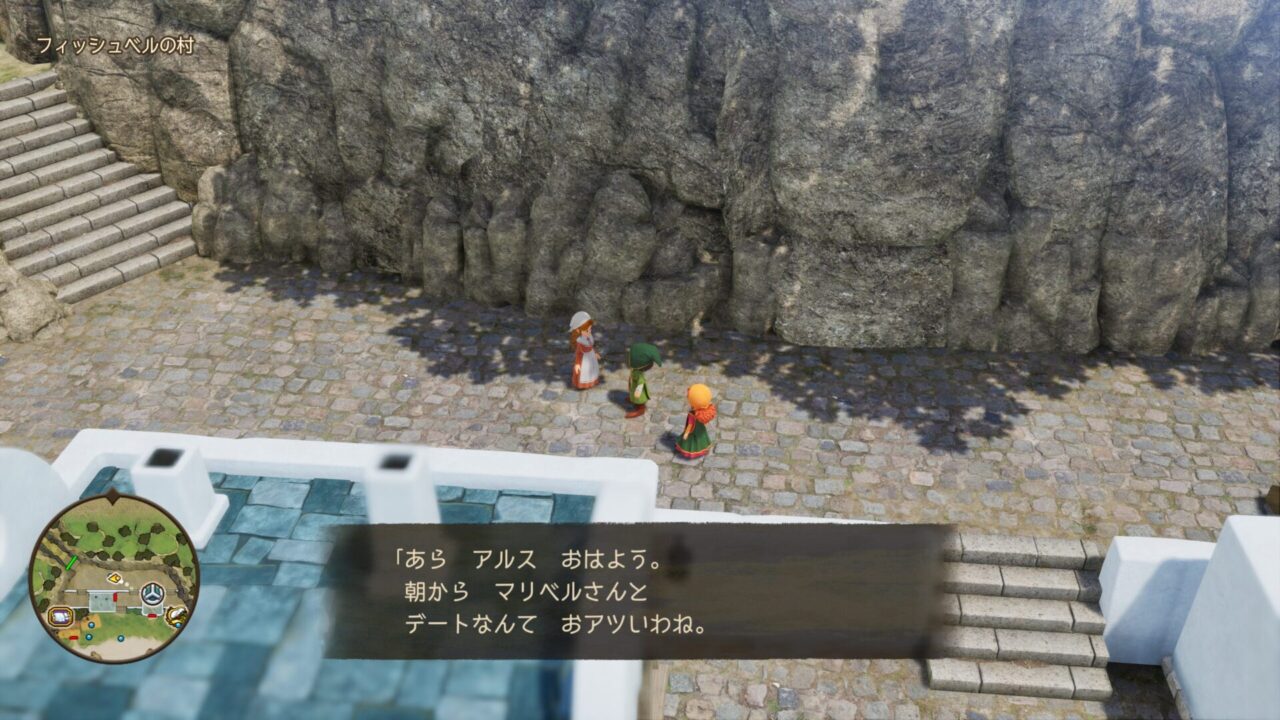This screenshot has height=720, width=1280.
Task: Select the purple bed marker on minimap
Action: coord(60,617)
